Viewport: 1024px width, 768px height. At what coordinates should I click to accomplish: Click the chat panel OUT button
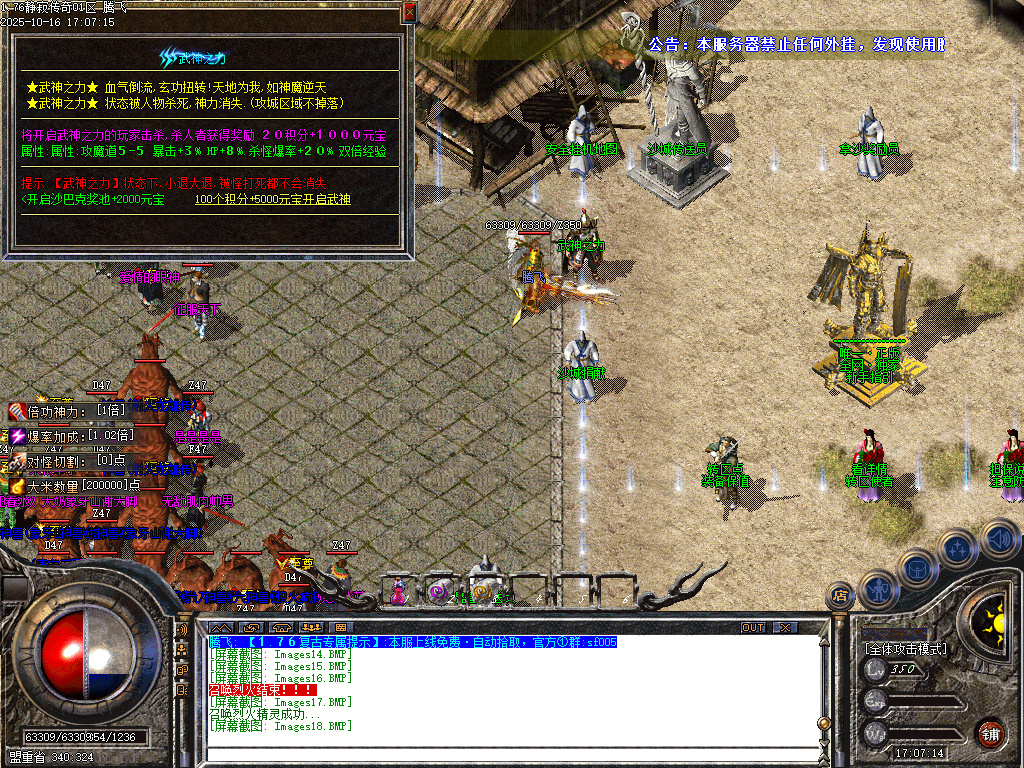click(753, 627)
